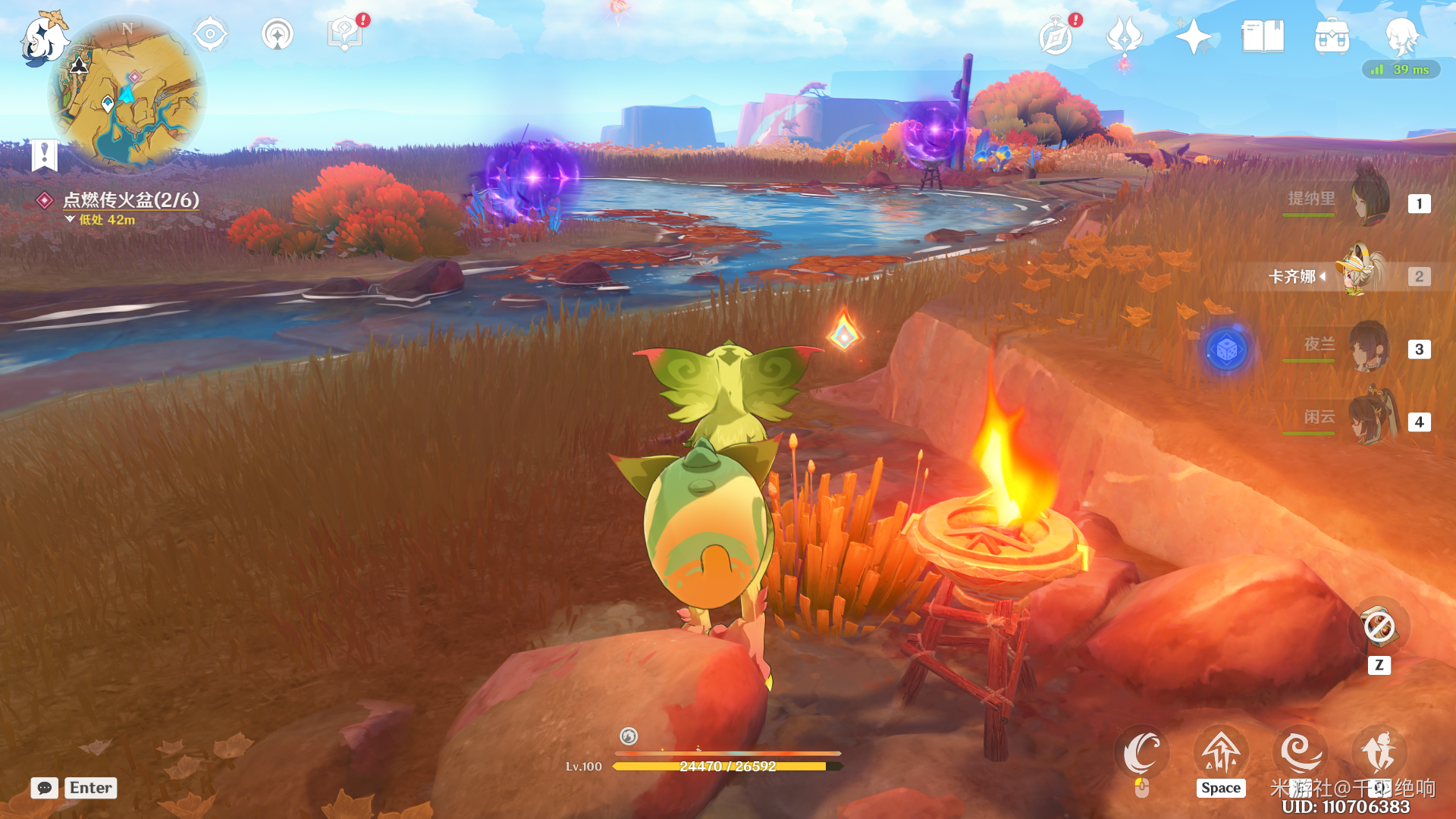
Task: Switch to party member 提纳里
Action: point(1370,200)
